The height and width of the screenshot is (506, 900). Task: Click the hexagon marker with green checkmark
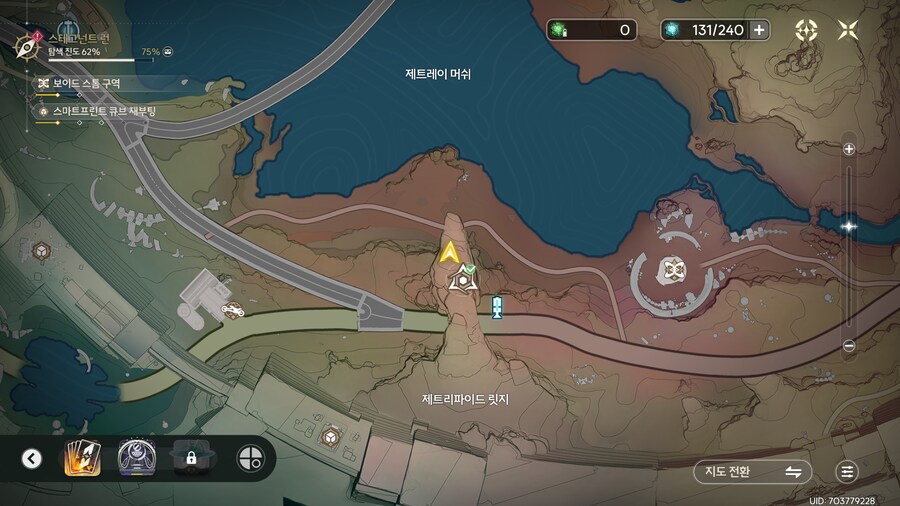coord(460,280)
